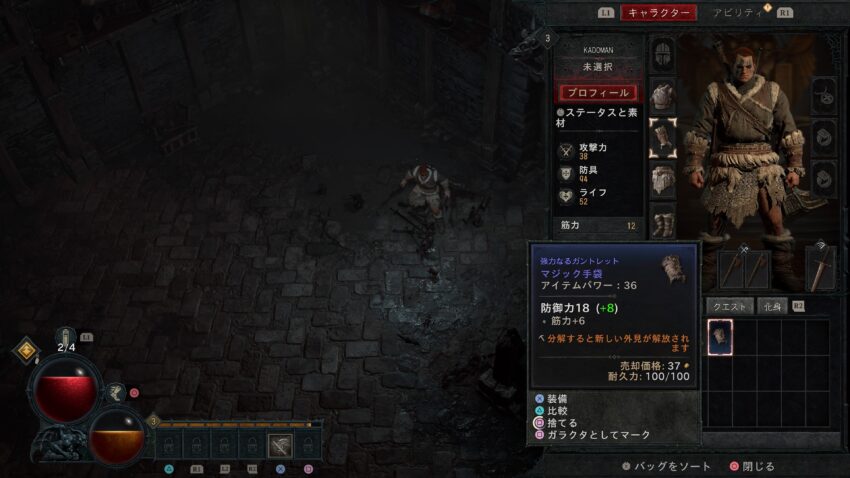Select the highlighted gloves equipment slot
Viewport: 850px width, 478px height.
(x=662, y=138)
